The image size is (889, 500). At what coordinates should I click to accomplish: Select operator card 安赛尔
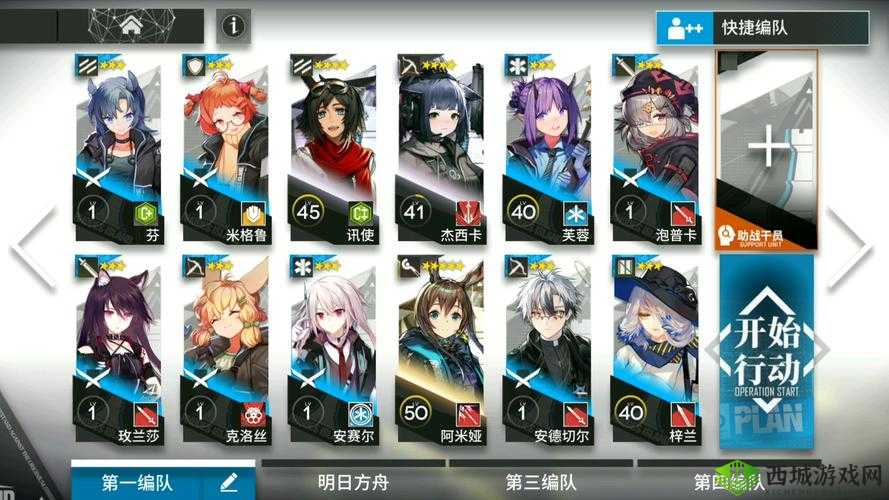coord(332,350)
